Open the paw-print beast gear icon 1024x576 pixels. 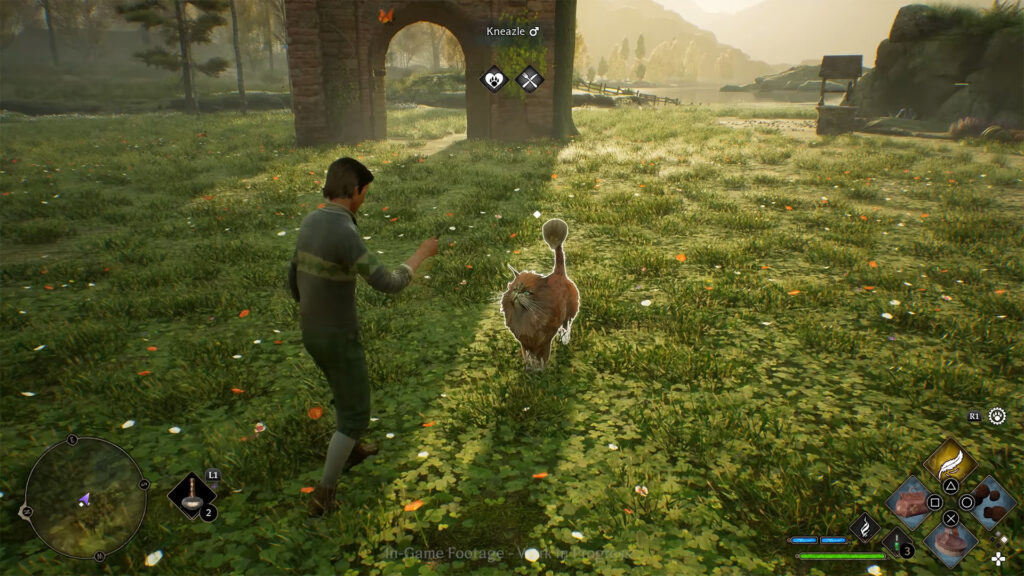pos(997,416)
